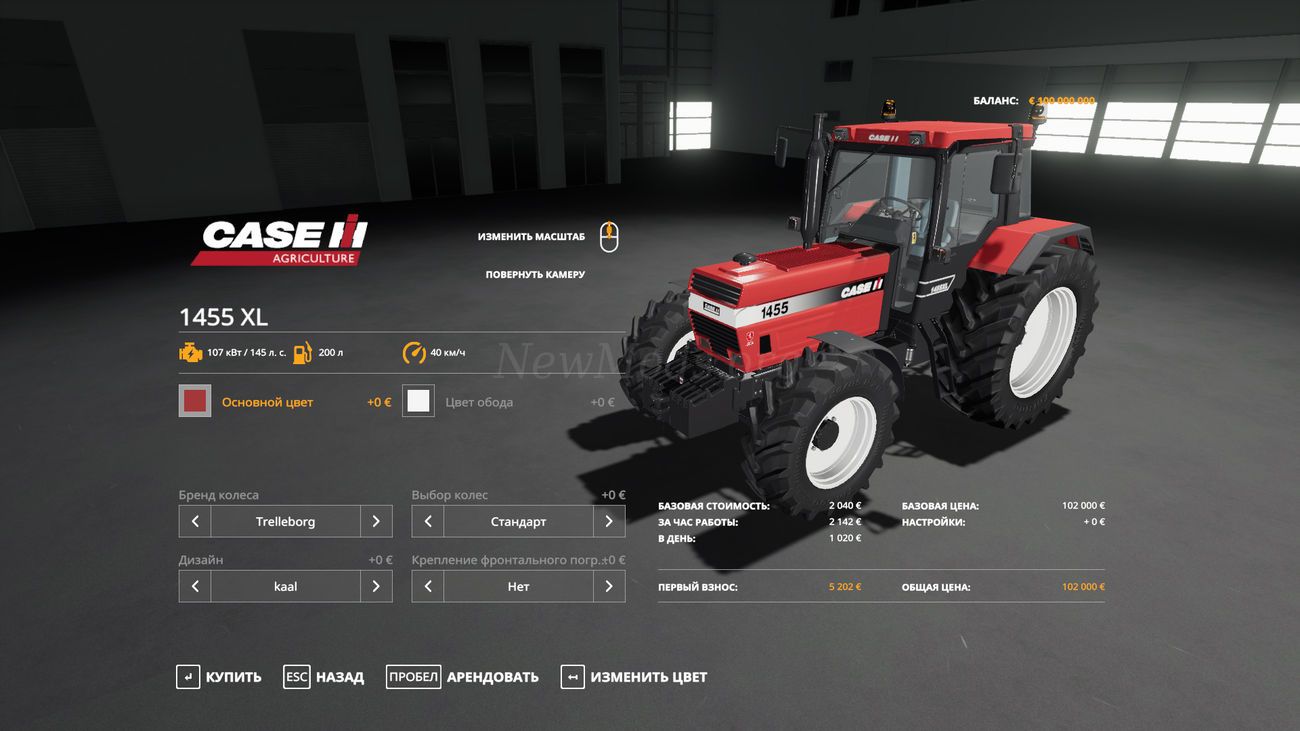Rent the tractor with Арендовать
Screen dimensions: 1300x731
point(463,677)
